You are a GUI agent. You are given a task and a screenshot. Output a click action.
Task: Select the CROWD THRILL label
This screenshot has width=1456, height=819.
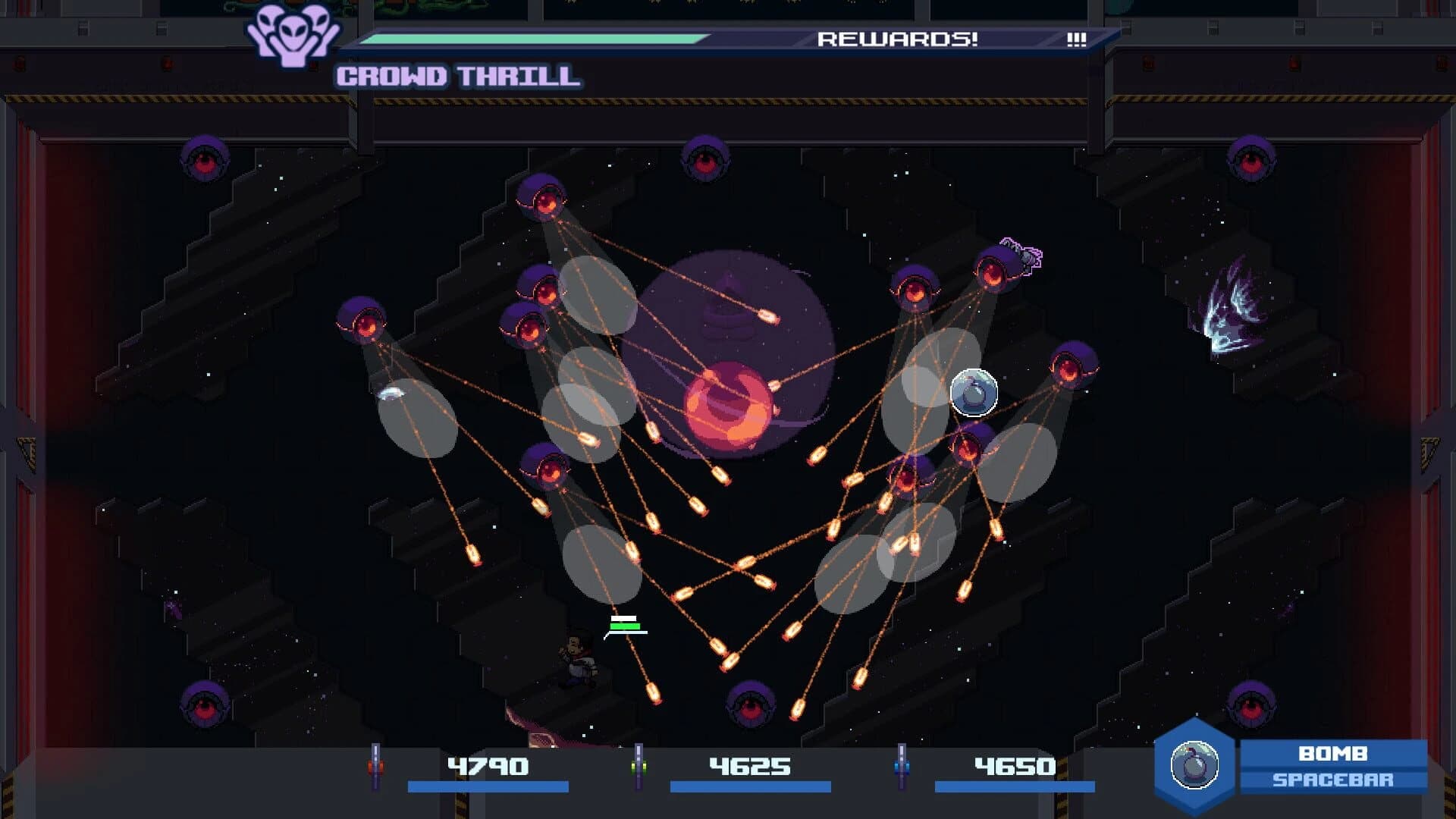[x=457, y=75]
